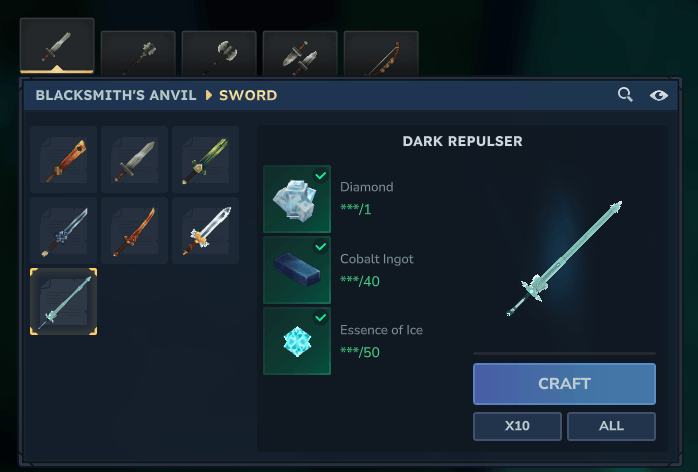Select the green-bladed sword recipe

[205, 159]
